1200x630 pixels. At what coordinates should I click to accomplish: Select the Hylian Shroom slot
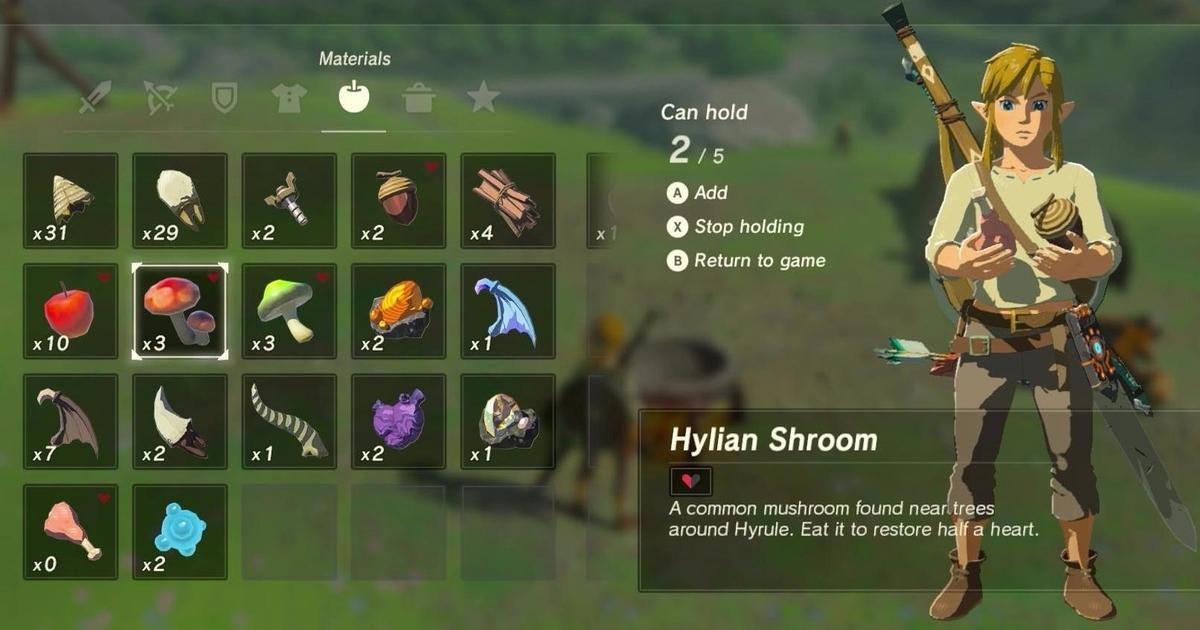[x=180, y=311]
